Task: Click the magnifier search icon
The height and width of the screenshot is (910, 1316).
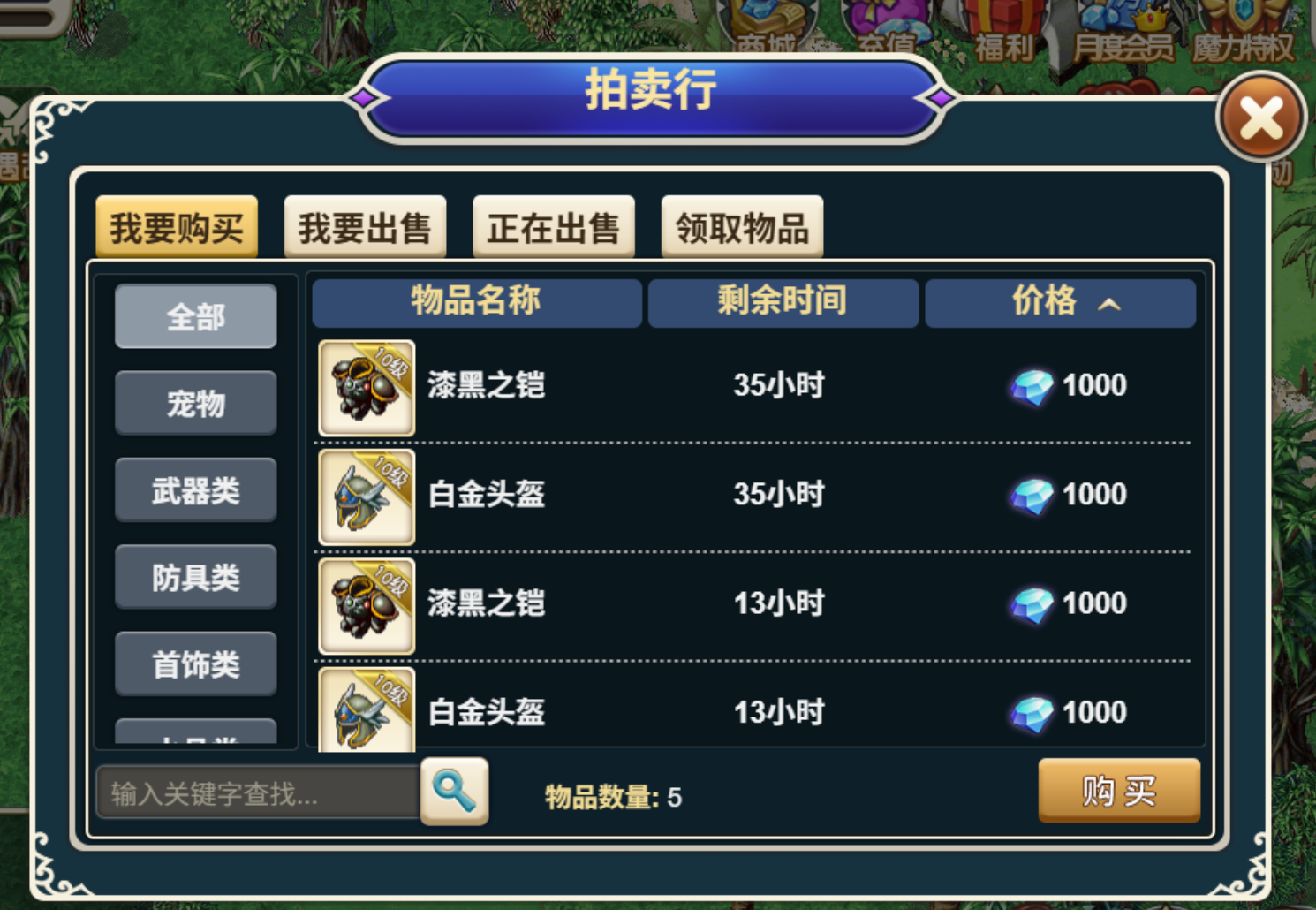Action: [454, 792]
